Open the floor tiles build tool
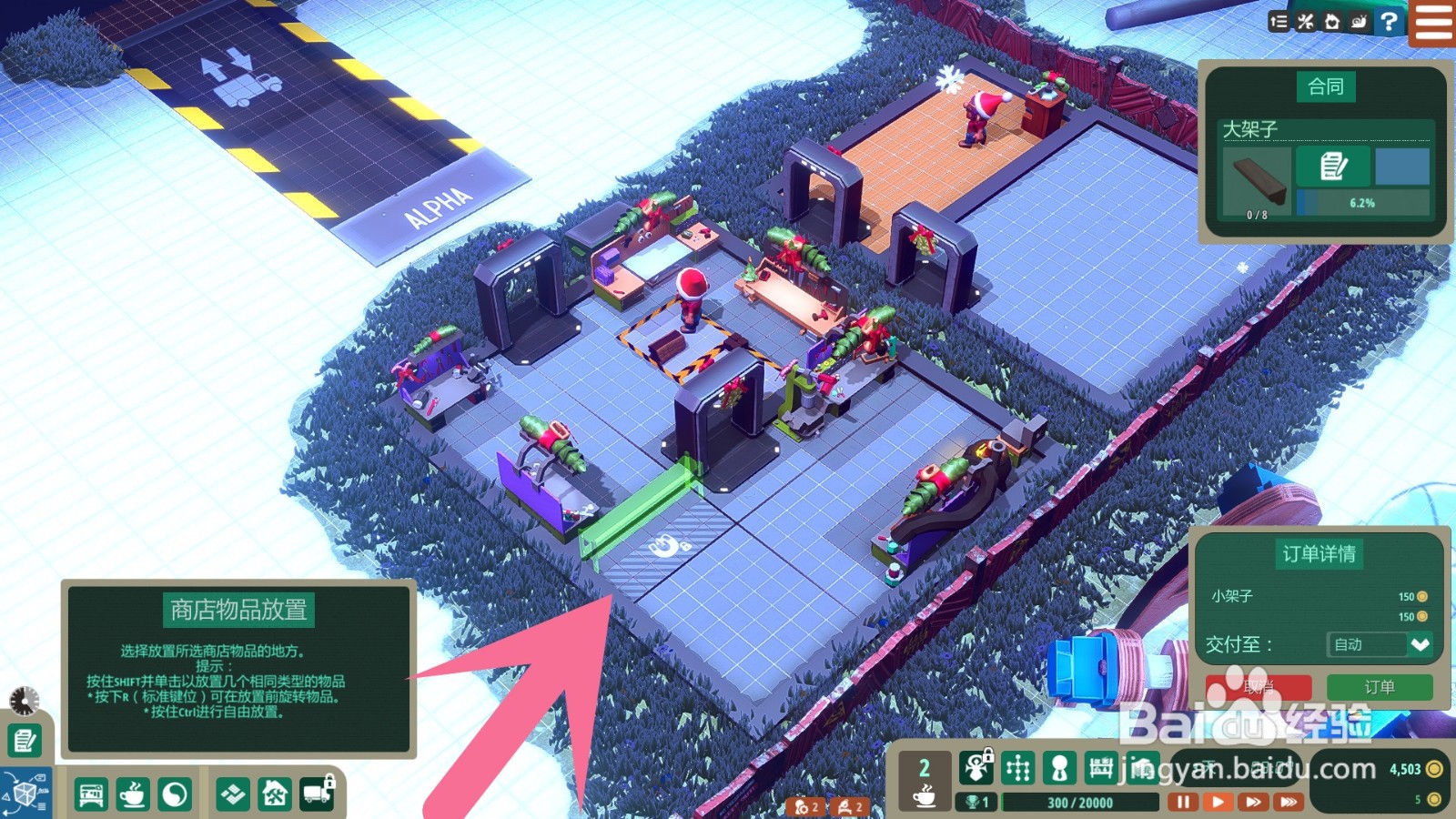This screenshot has height=819, width=1456. [x=233, y=794]
